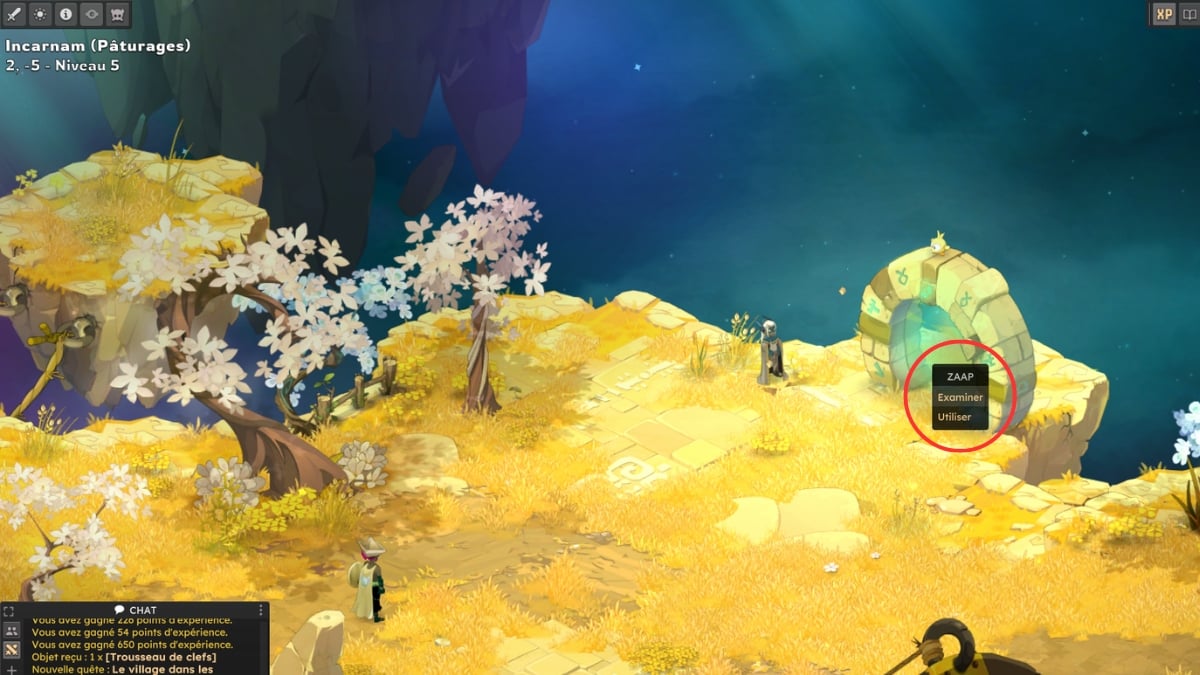Toggle the eye icon in top toolbar
1200x675 pixels.
pos(92,14)
